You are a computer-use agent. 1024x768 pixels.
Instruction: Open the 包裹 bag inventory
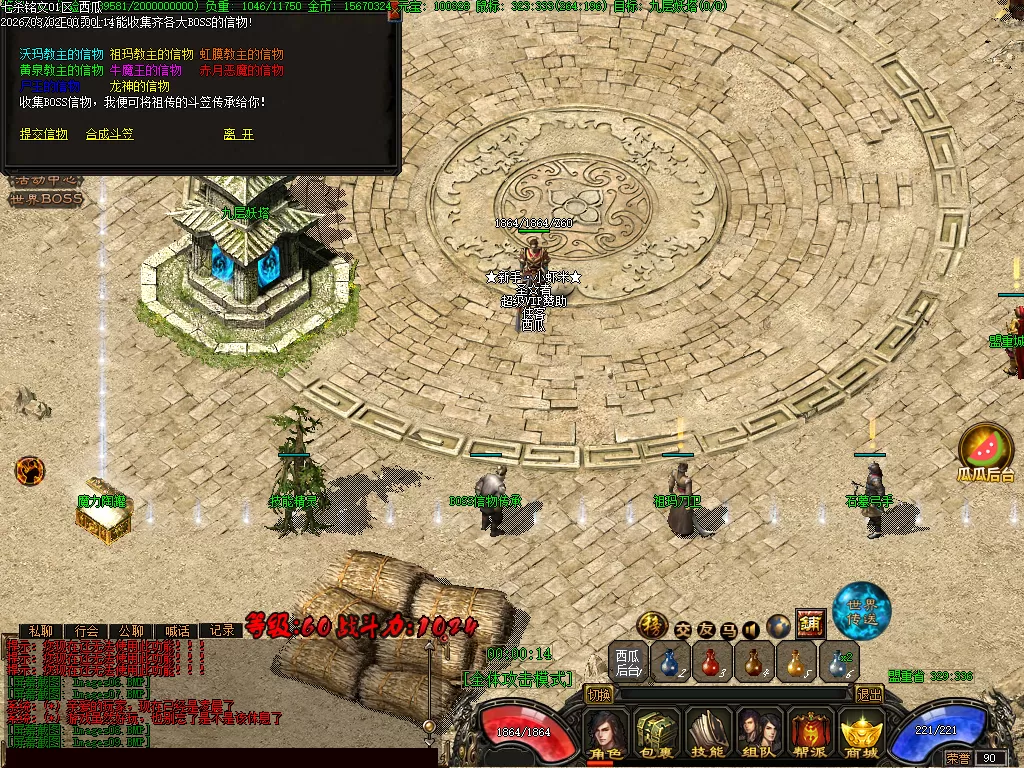(x=657, y=735)
